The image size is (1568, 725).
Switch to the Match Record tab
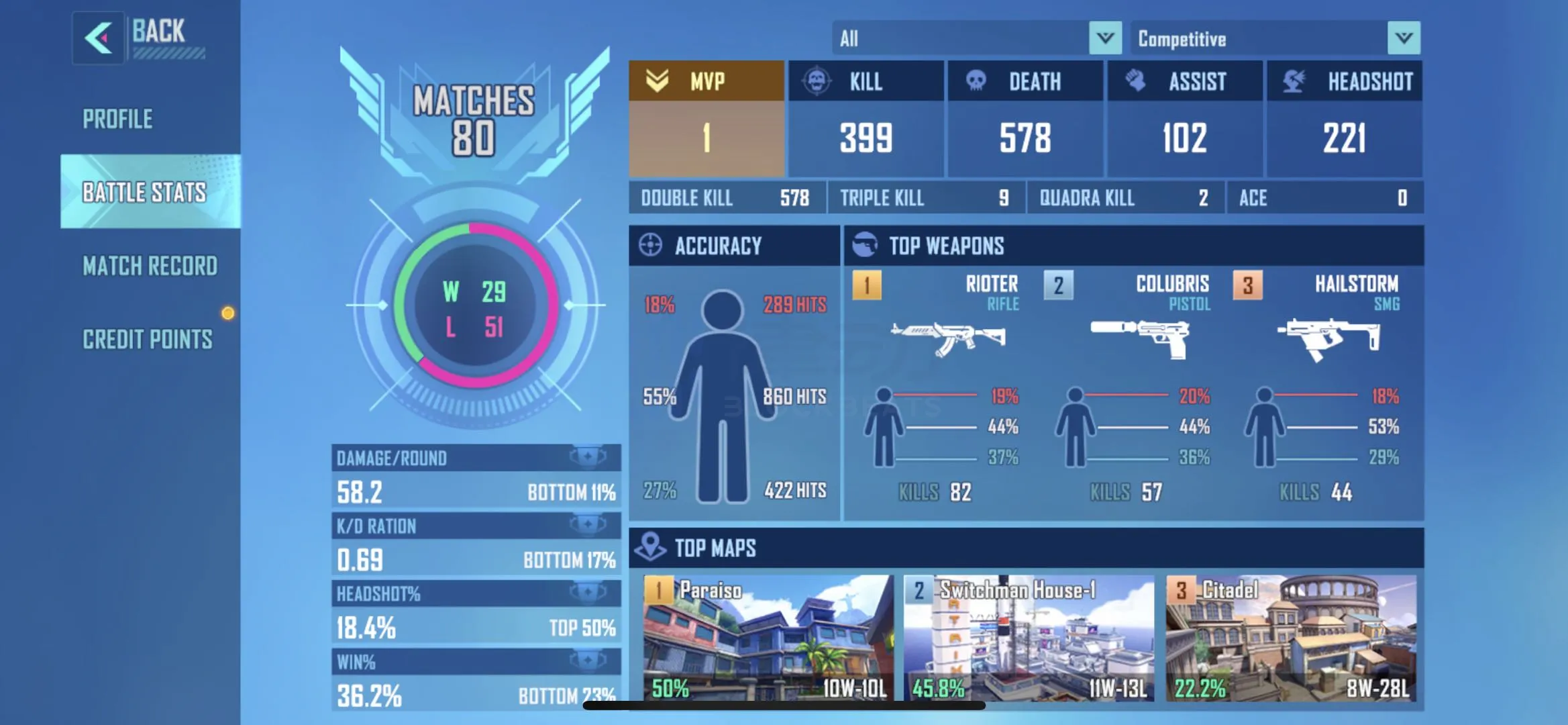(x=150, y=267)
